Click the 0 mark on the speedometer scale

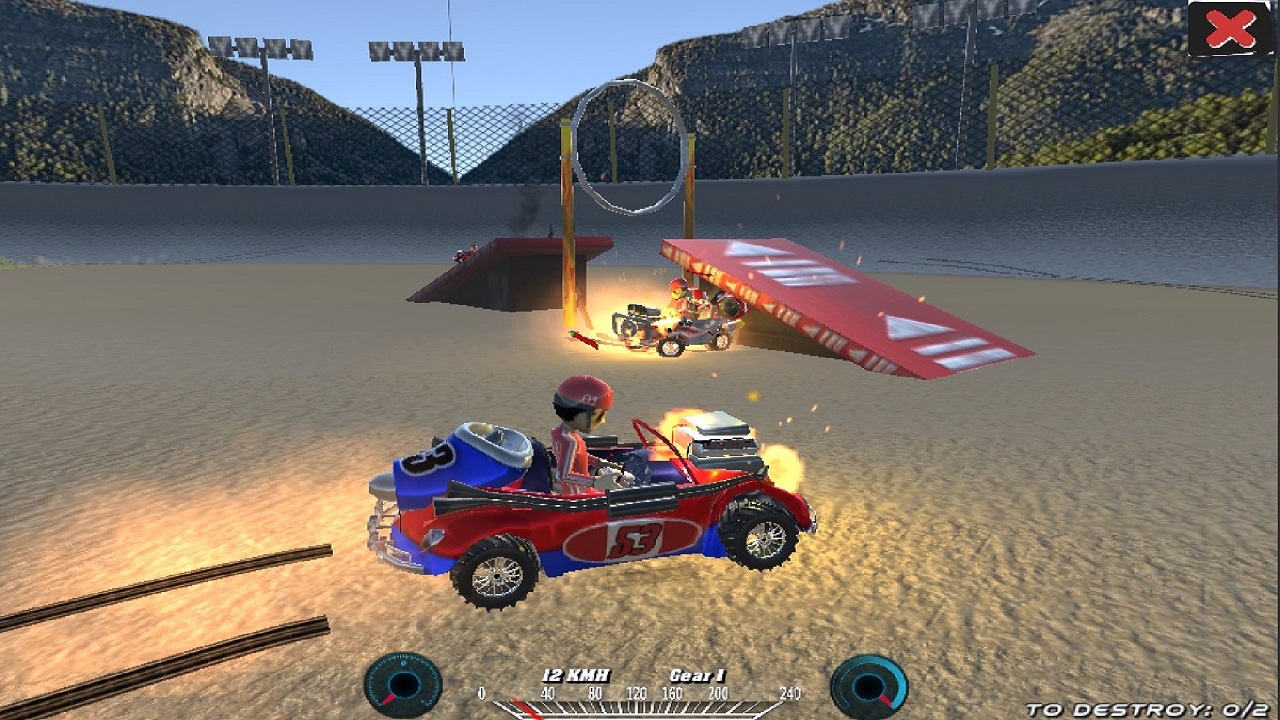(x=481, y=691)
